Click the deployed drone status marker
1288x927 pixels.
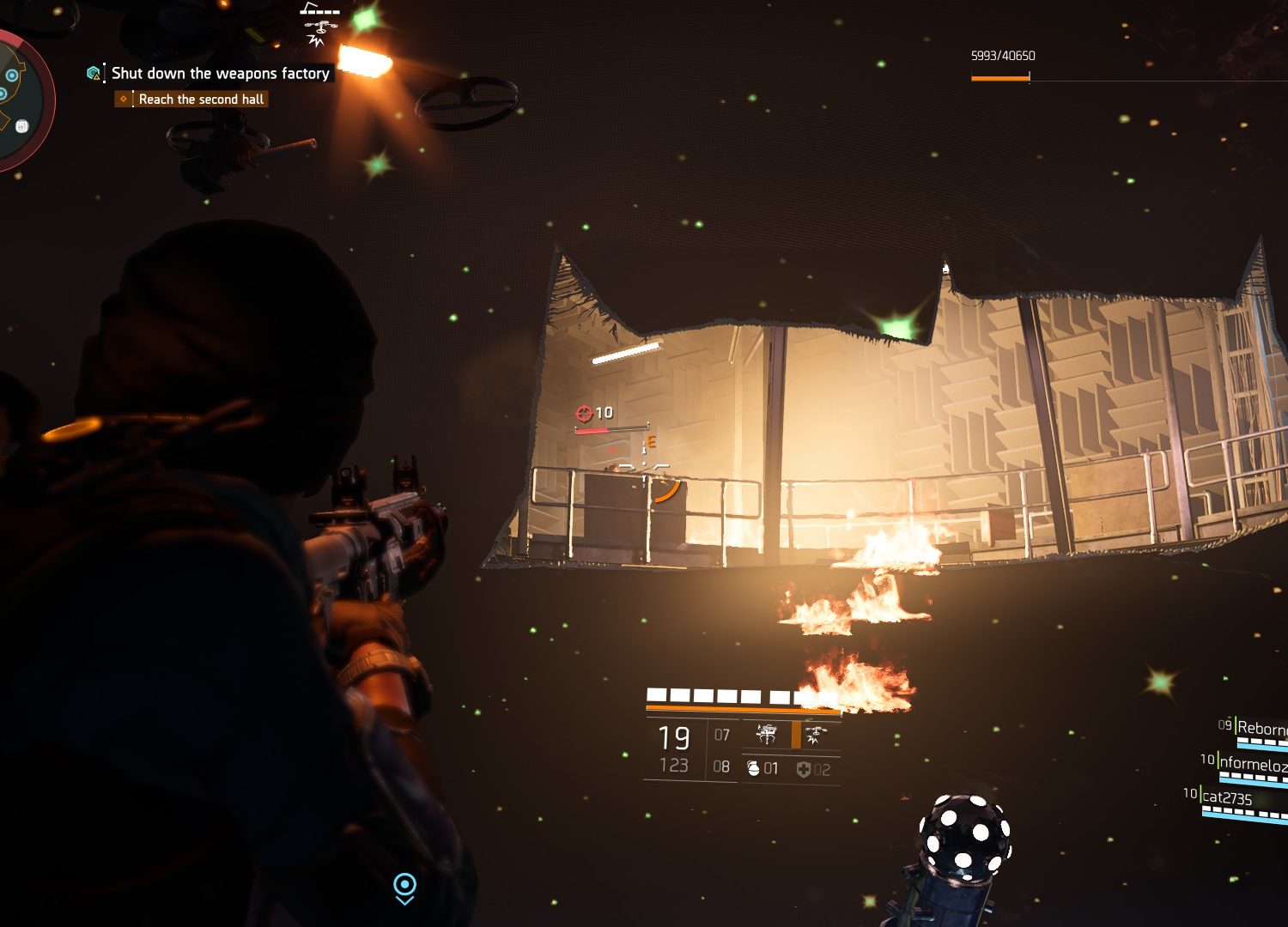pos(319,24)
